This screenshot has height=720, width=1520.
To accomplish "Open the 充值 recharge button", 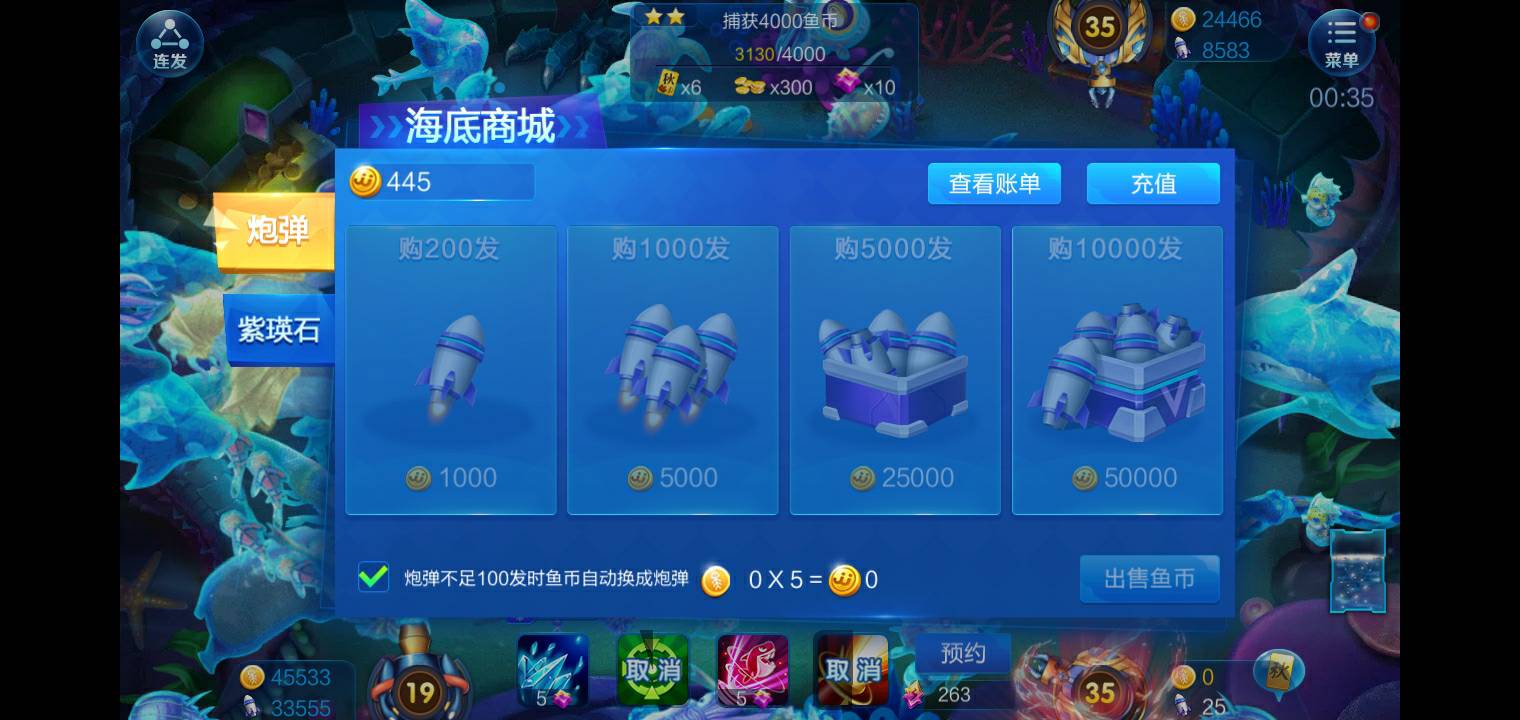I will point(1153,183).
